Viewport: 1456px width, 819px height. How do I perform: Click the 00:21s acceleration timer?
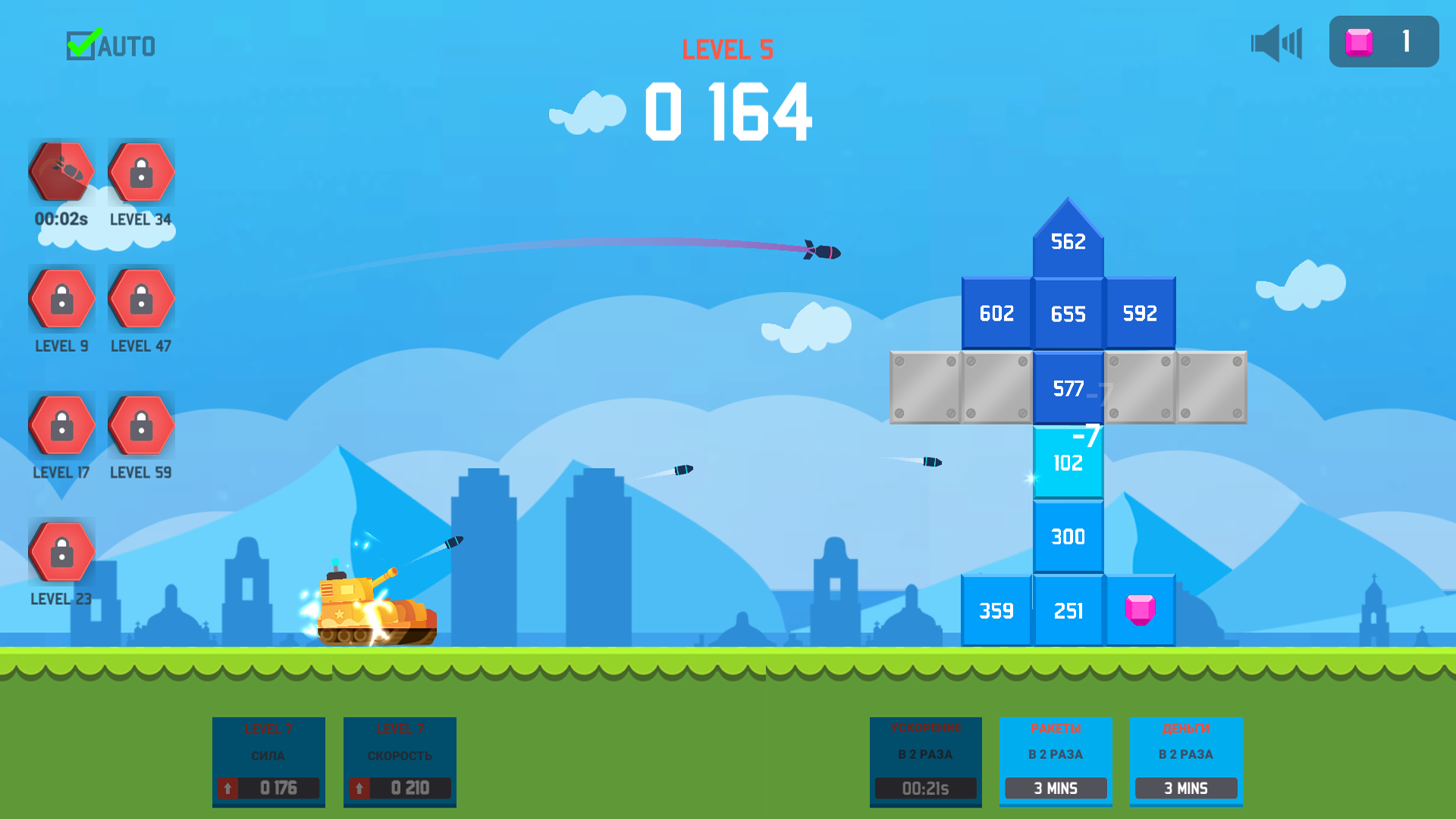pyautogui.click(x=925, y=788)
